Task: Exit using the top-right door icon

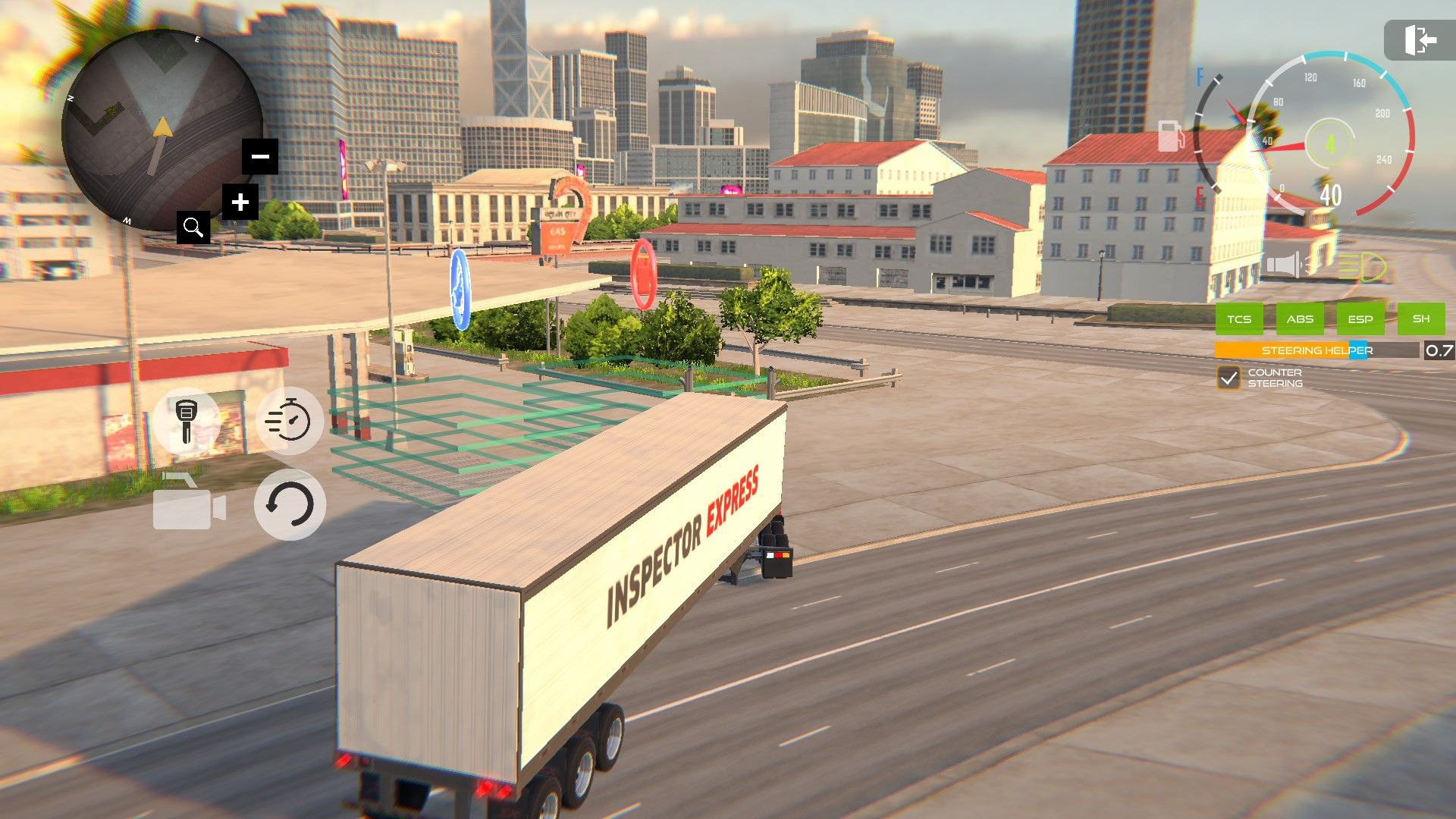Action: [1420, 40]
